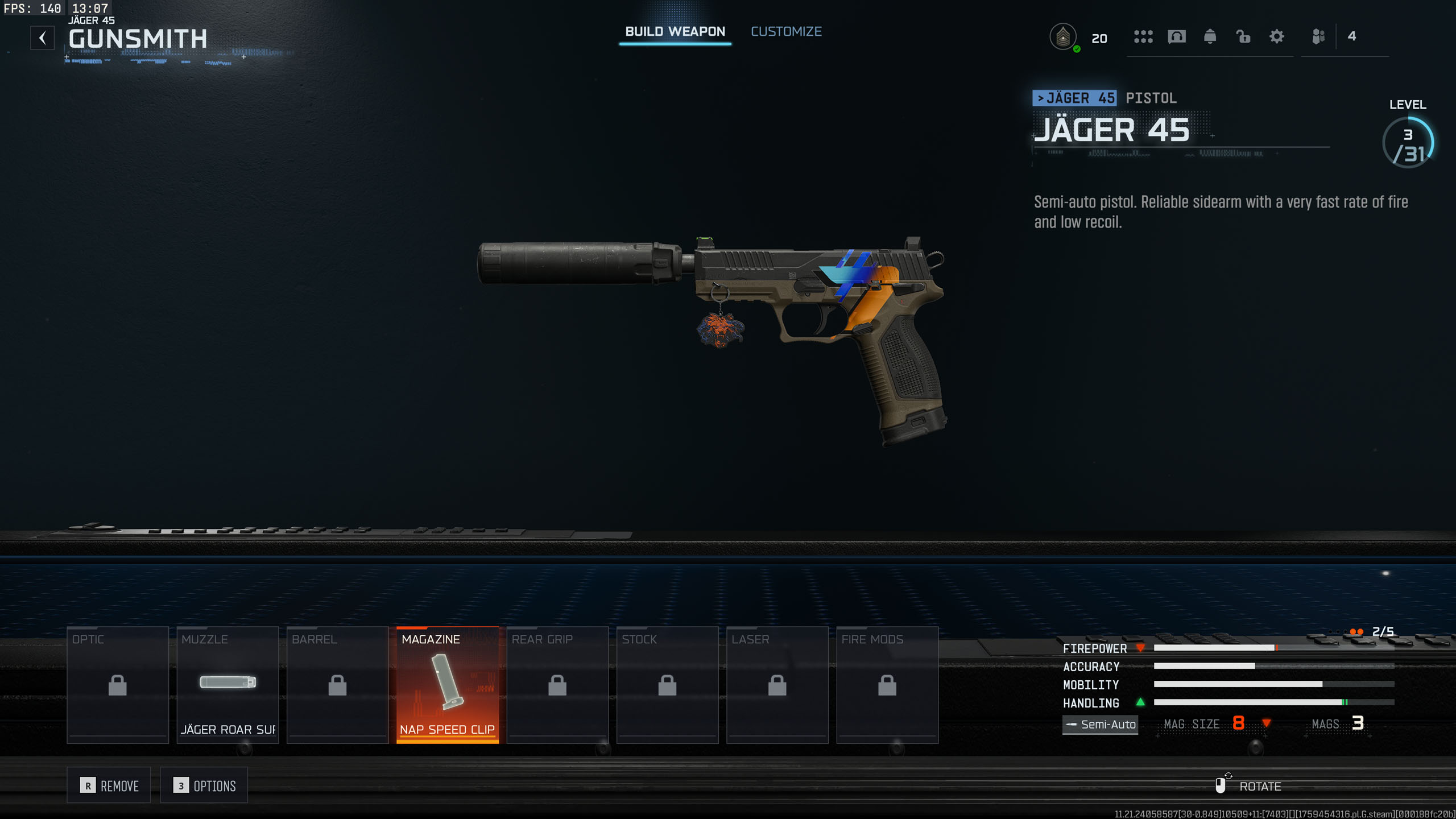Open the player rank emblem profile
Screen dimensions: 1456x819
1062,38
